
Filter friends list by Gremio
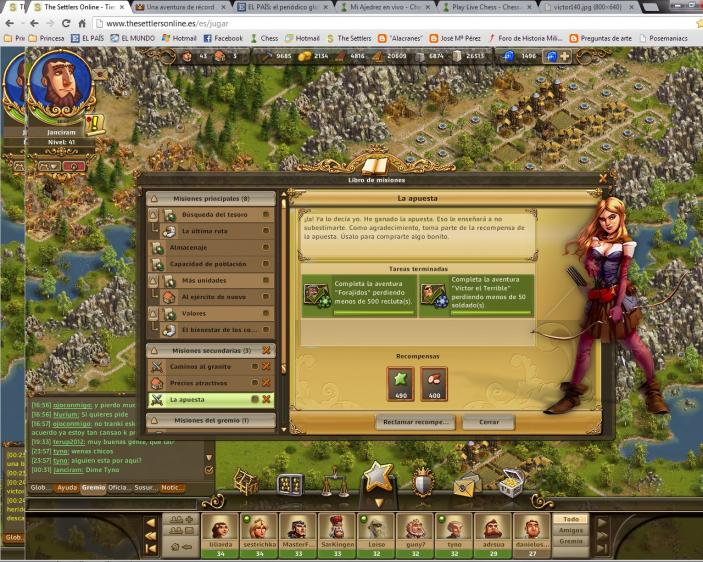tap(571, 541)
